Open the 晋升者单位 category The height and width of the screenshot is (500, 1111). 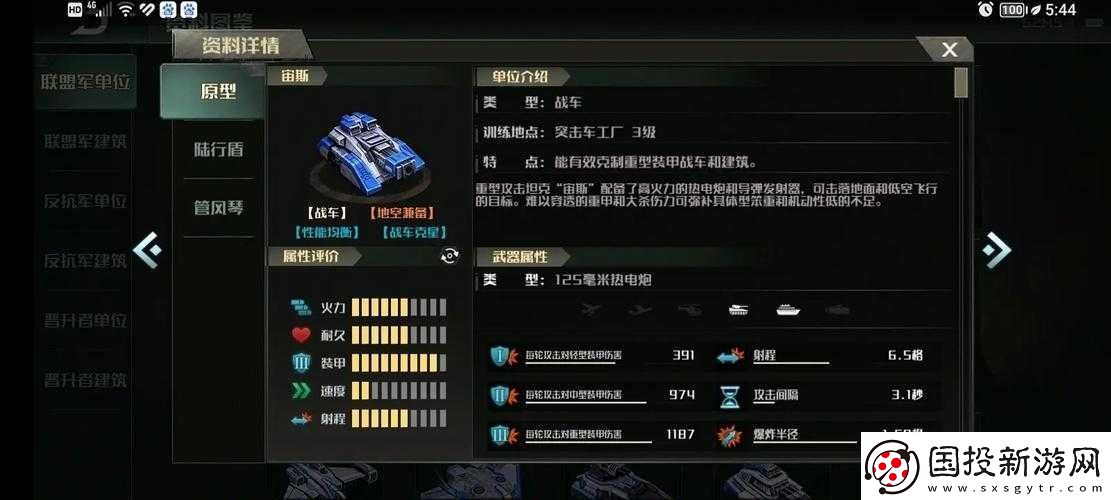point(85,320)
